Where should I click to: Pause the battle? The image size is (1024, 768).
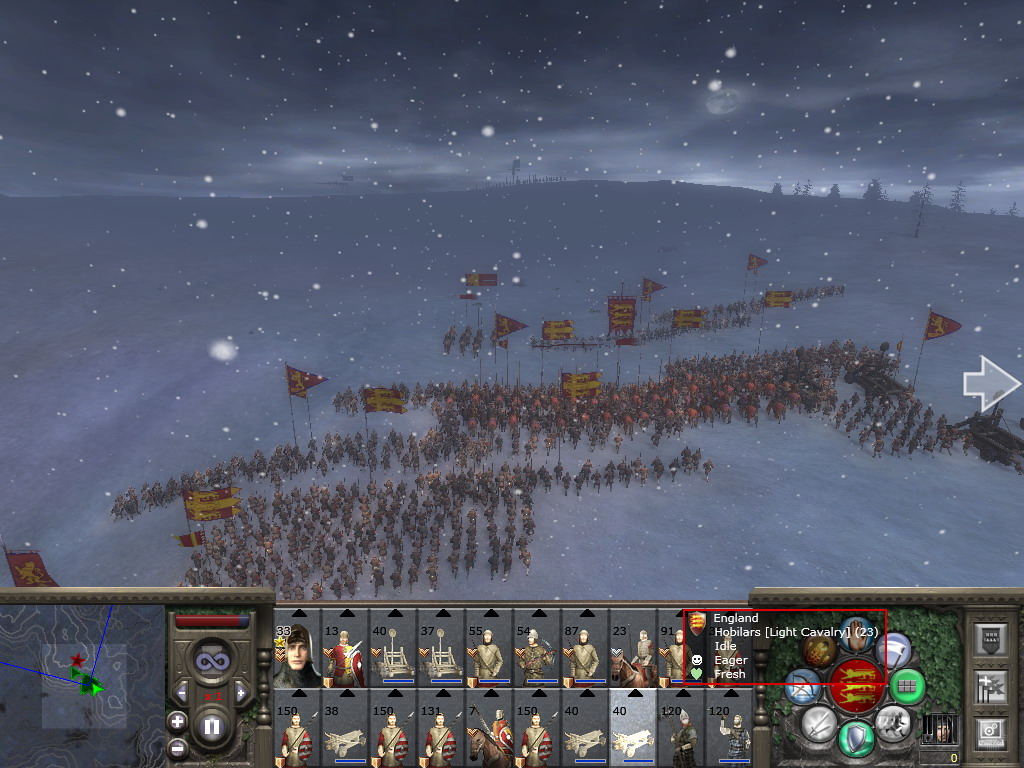click(211, 727)
